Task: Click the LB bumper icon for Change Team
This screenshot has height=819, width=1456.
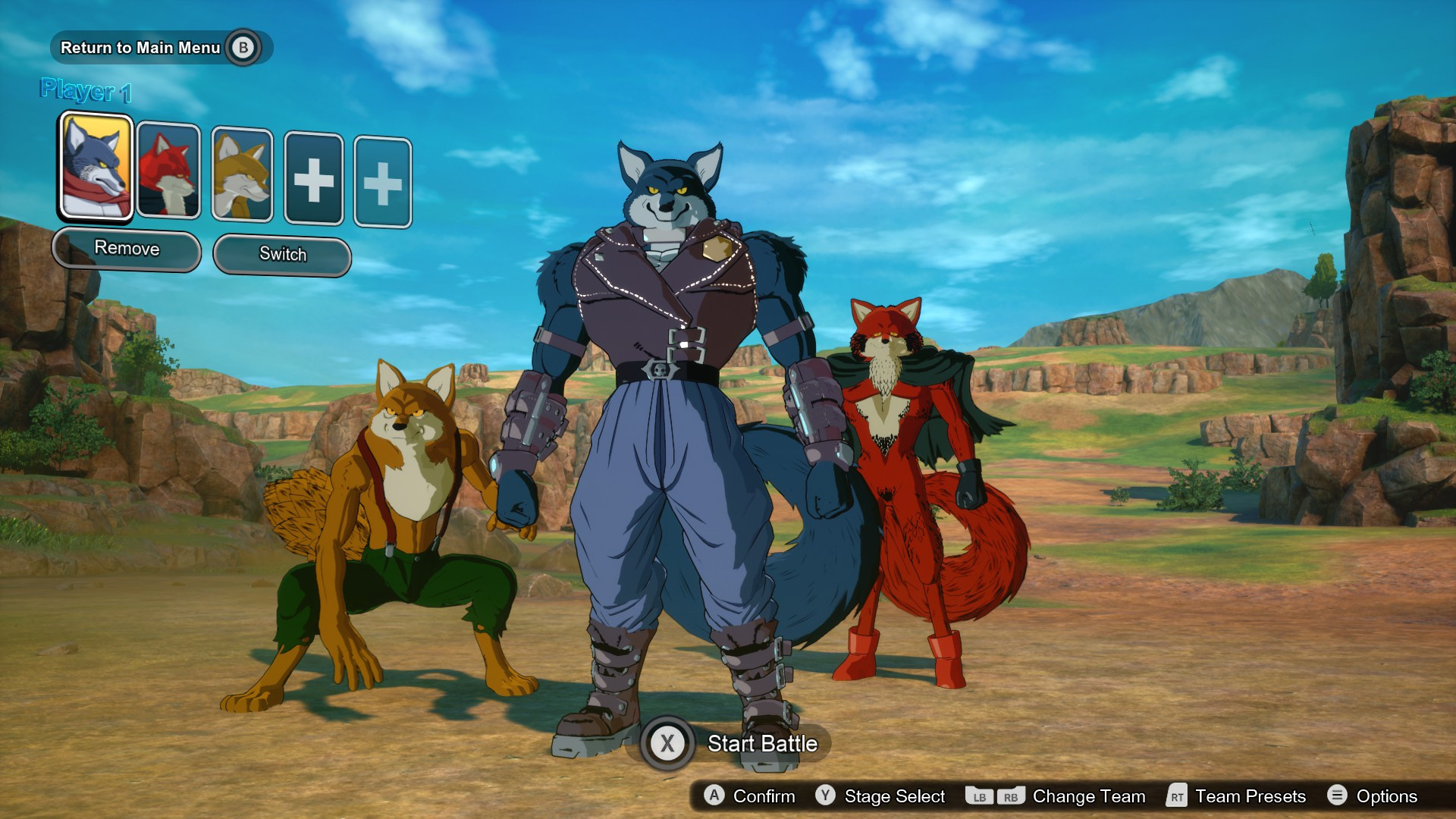Action: coord(979,796)
